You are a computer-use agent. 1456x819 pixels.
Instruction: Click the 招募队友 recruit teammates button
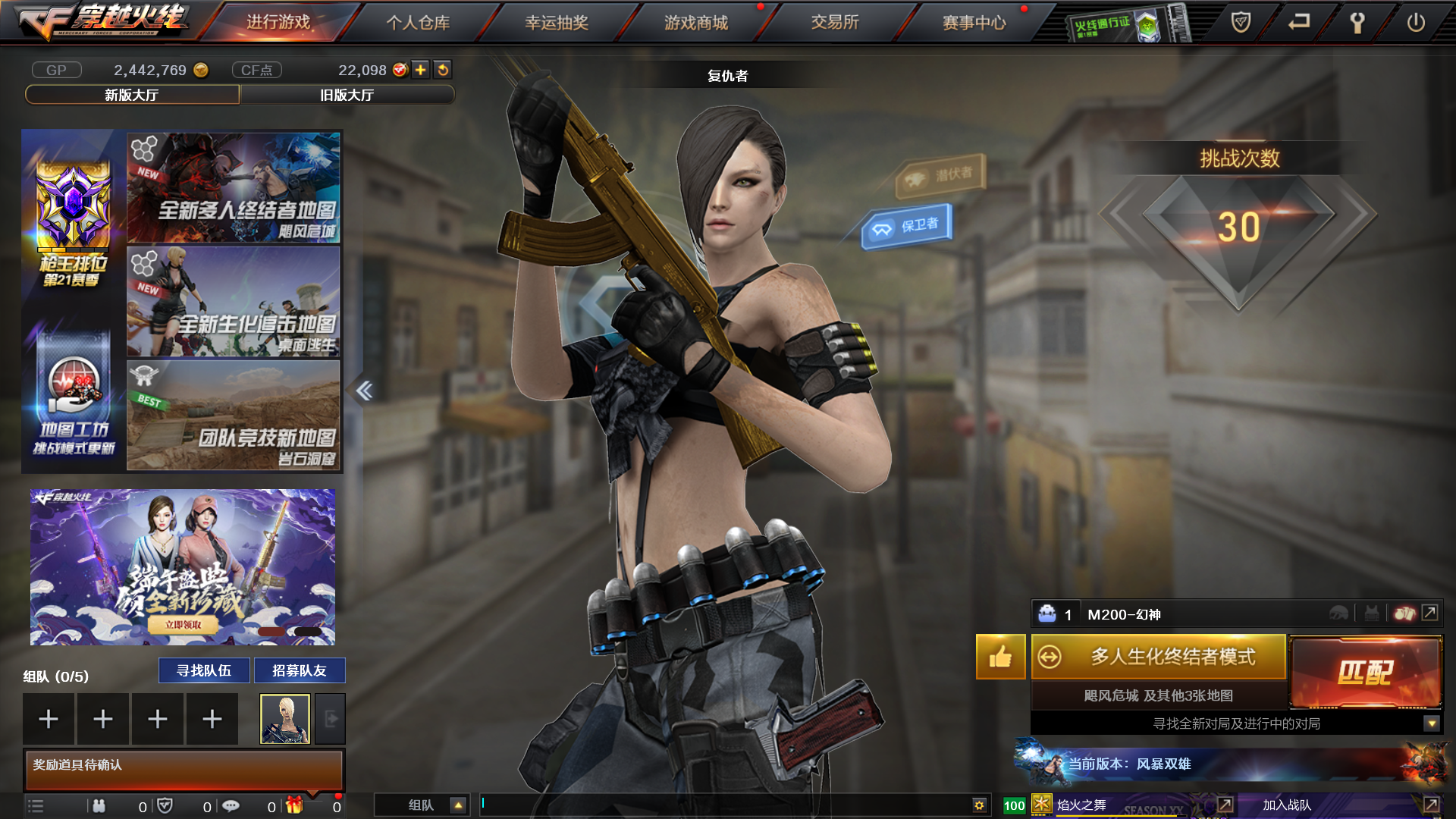[x=300, y=670]
